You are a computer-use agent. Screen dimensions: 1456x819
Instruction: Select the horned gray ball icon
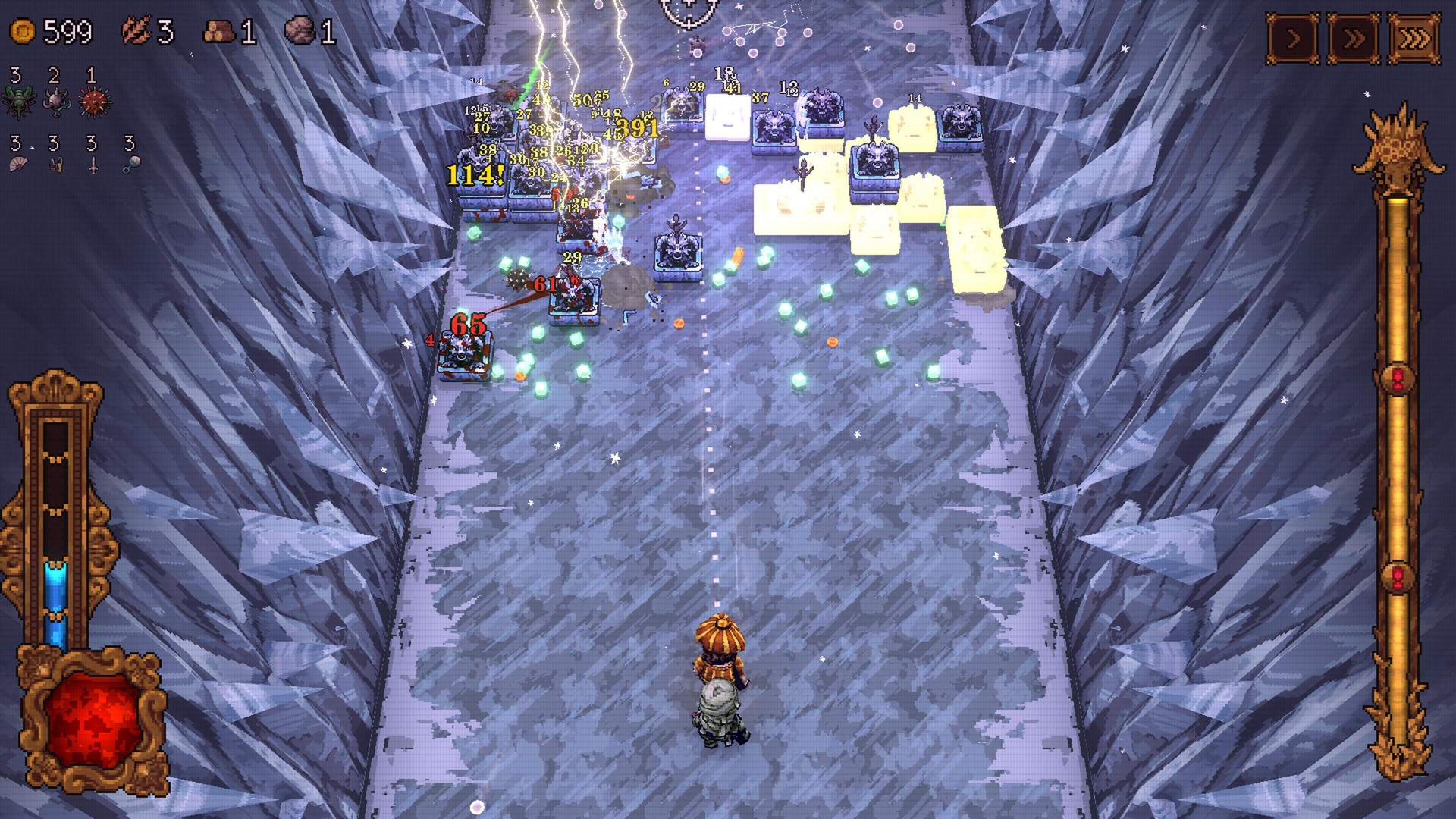pos(57,102)
